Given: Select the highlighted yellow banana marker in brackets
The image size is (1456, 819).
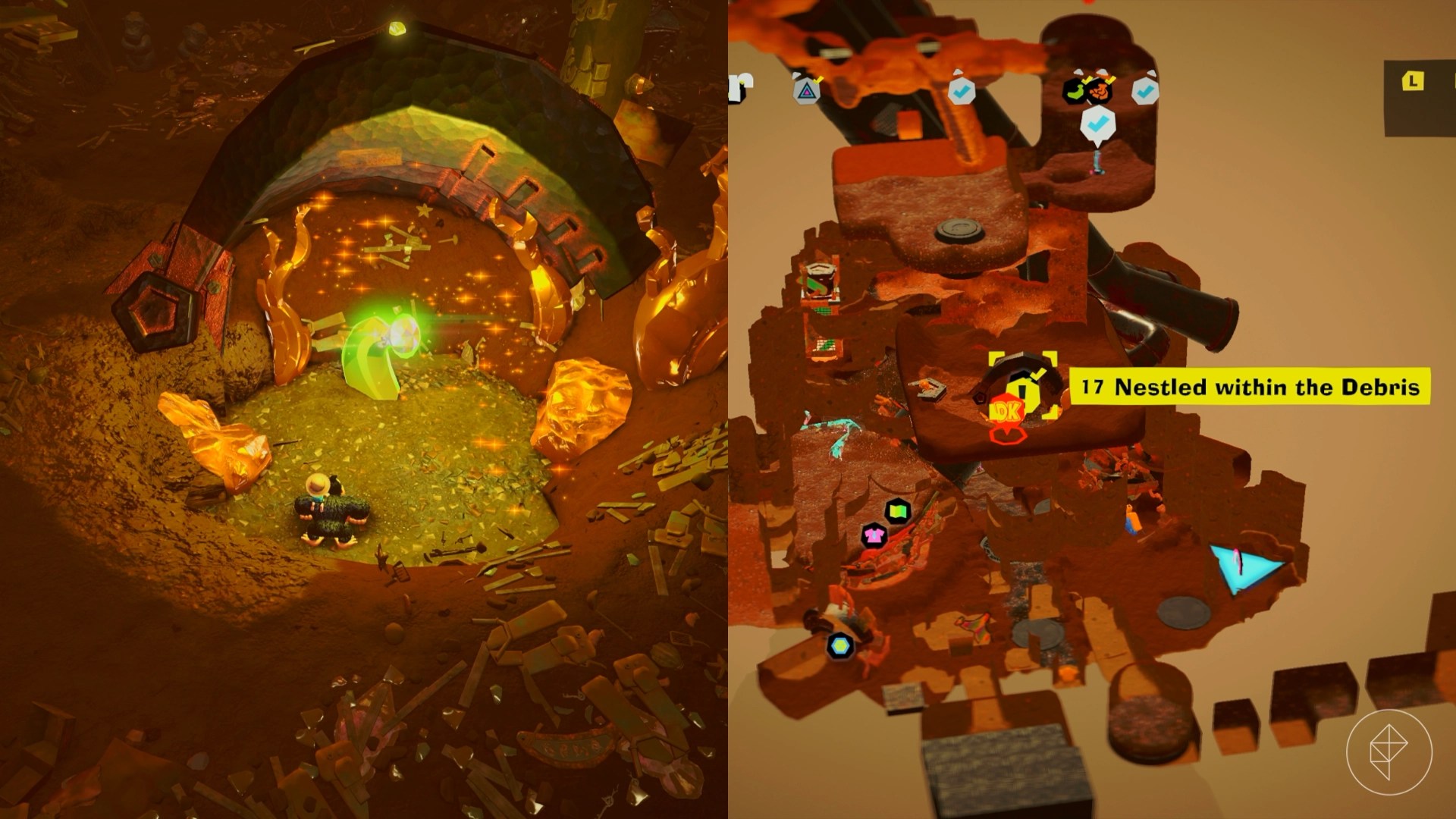Looking at the screenshot, I should pyautogui.click(x=1023, y=385).
